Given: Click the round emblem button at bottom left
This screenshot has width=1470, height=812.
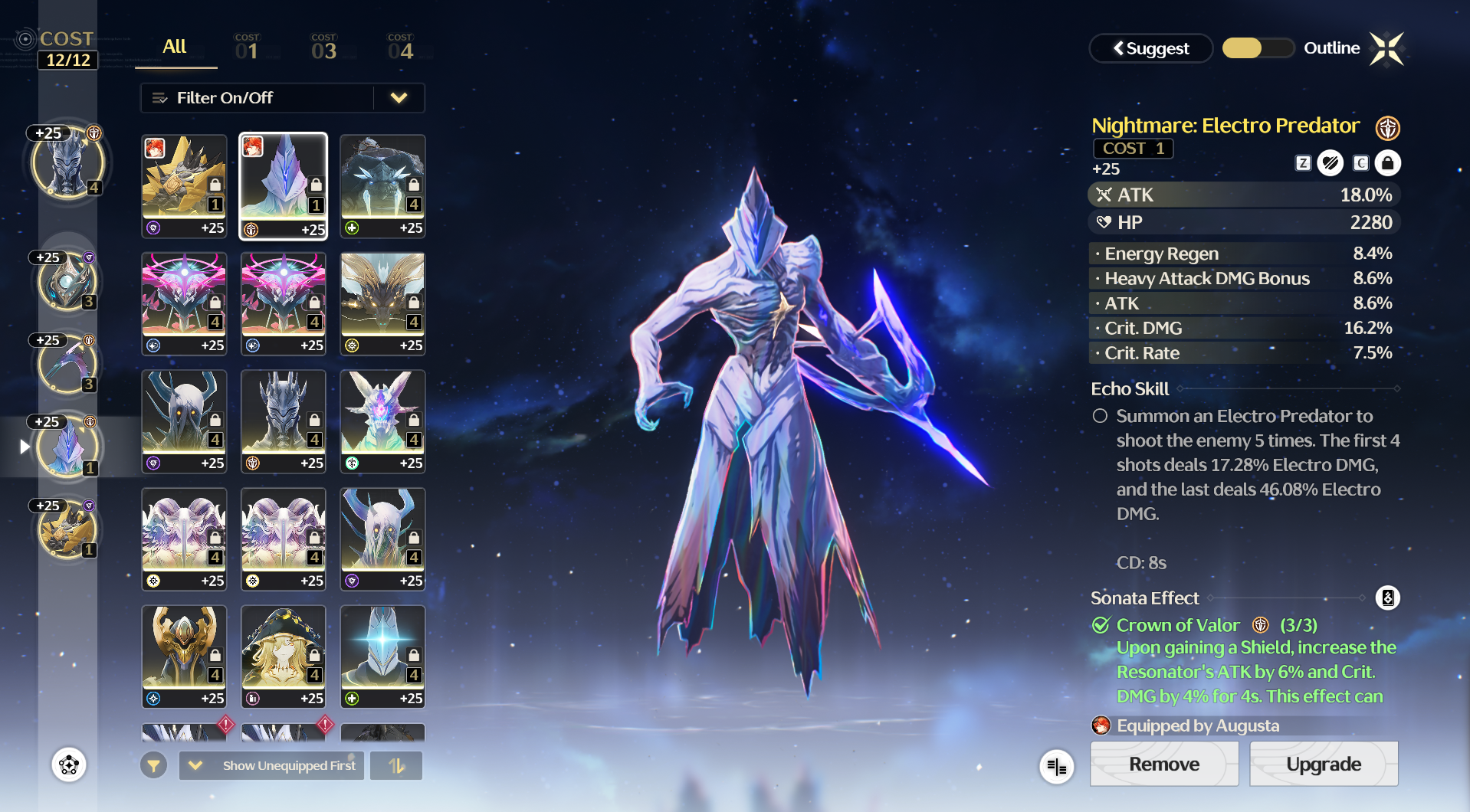Looking at the screenshot, I should pyautogui.click(x=69, y=765).
